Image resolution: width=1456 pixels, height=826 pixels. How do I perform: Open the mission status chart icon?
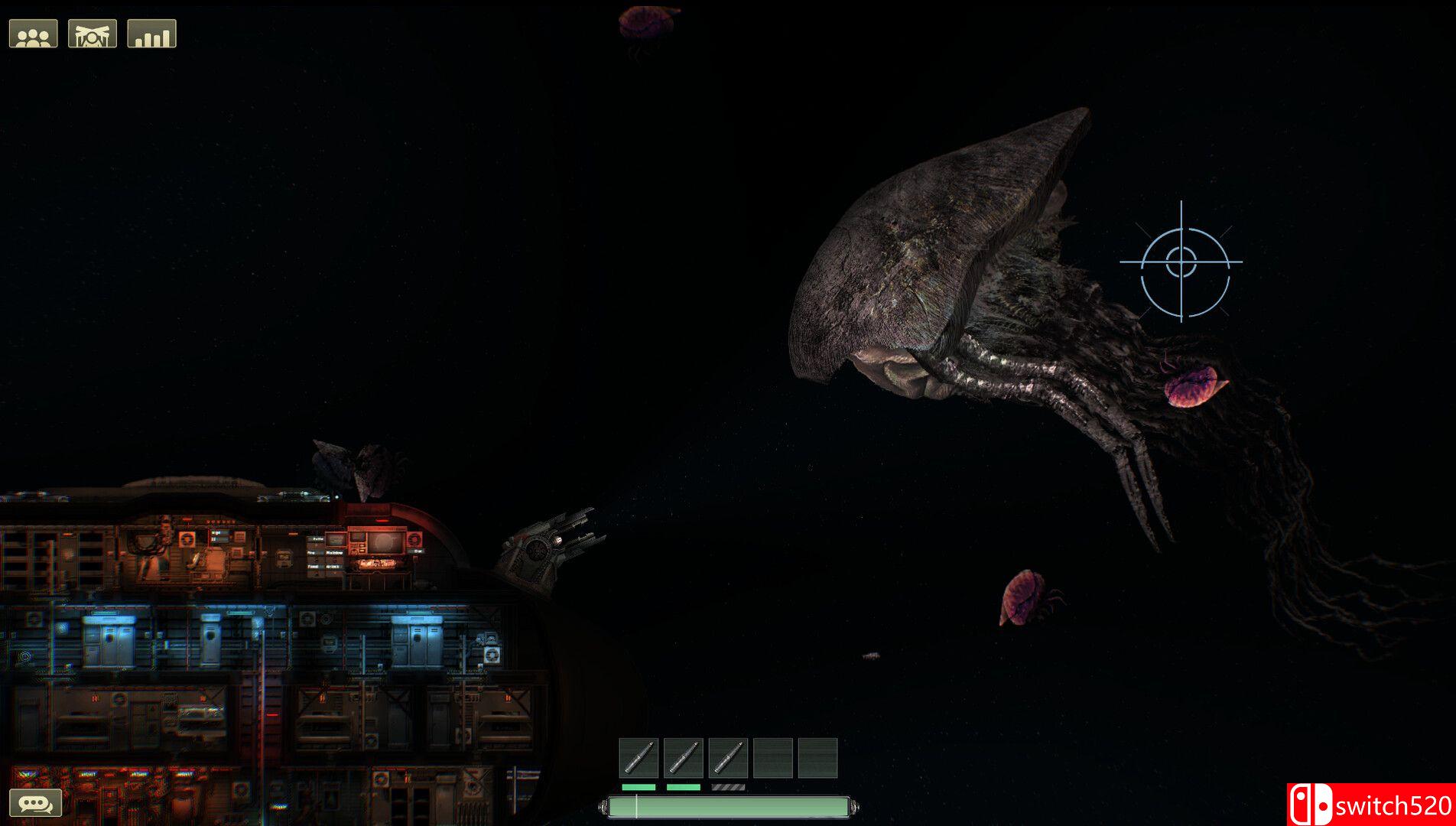(x=151, y=32)
